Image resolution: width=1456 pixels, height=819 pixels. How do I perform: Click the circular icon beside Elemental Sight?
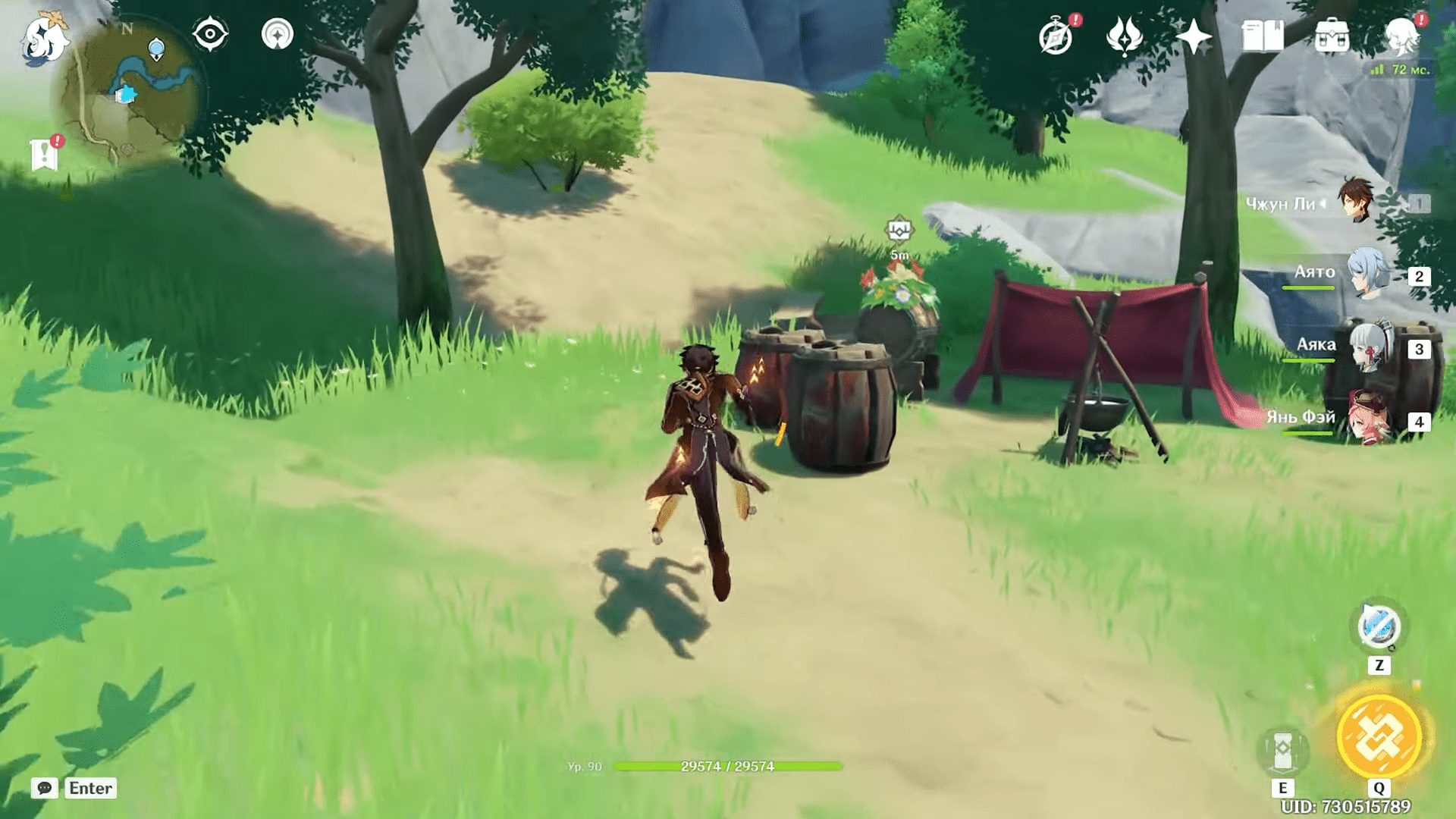coord(277,34)
